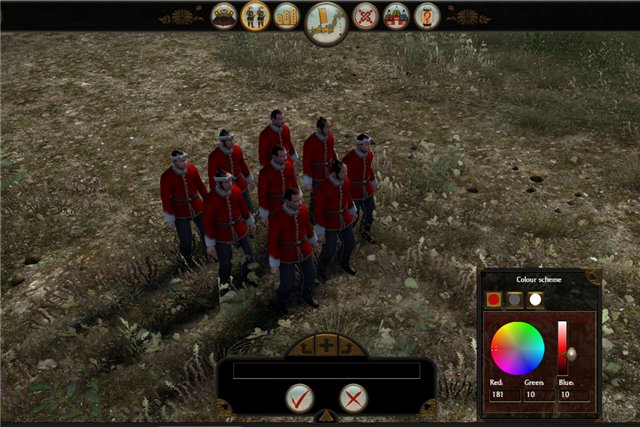This screenshot has width=640, height=427.
Task: Select the grey colour swatch
Action: pyautogui.click(x=514, y=299)
